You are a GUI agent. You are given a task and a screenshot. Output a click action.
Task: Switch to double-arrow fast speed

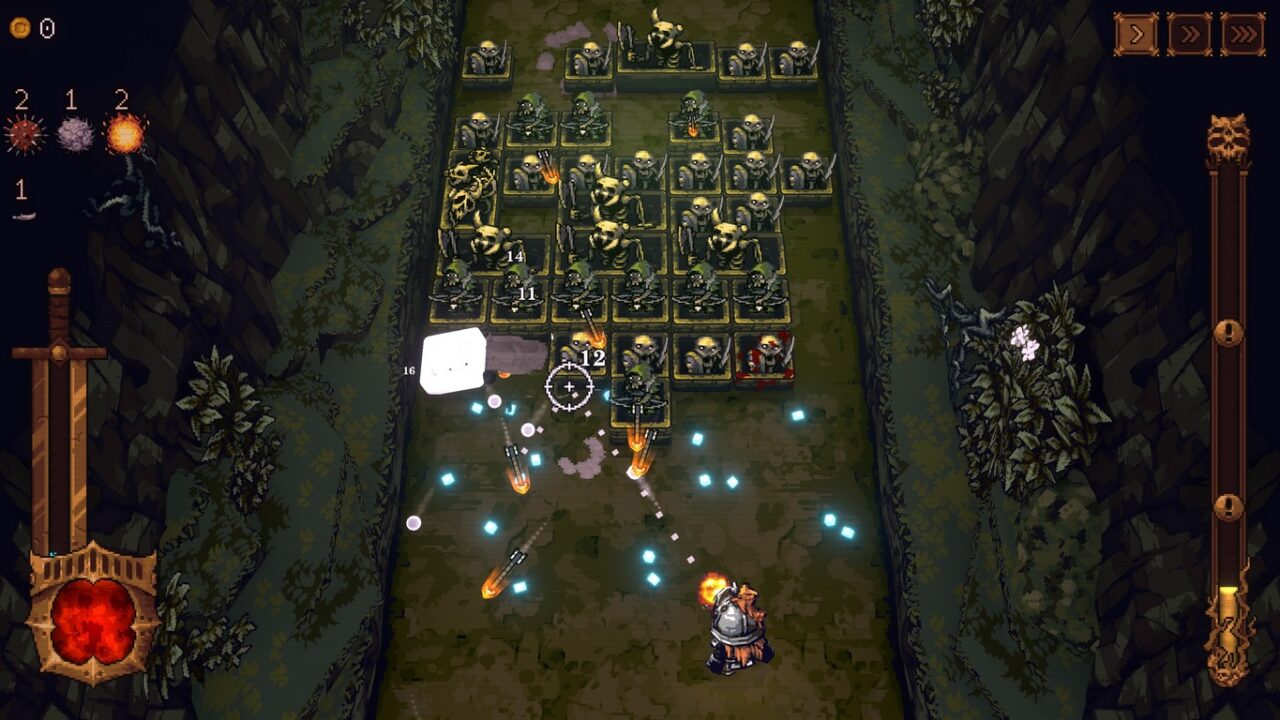[1189, 35]
